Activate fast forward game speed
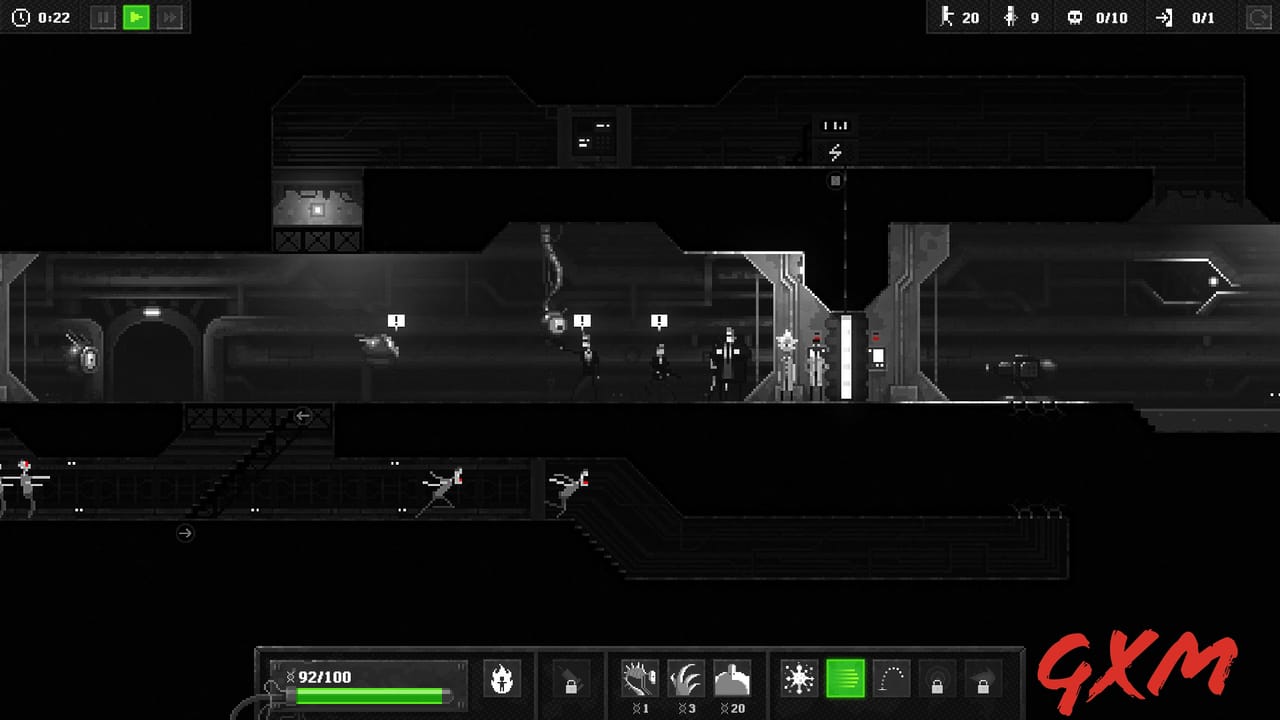1280x720 pixels. coord(170,17)
